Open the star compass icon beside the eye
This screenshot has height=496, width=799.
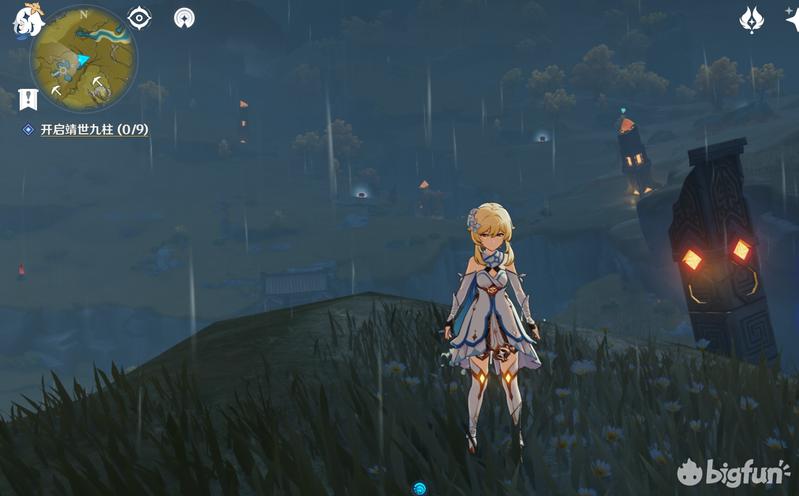[x=184, y=18]
